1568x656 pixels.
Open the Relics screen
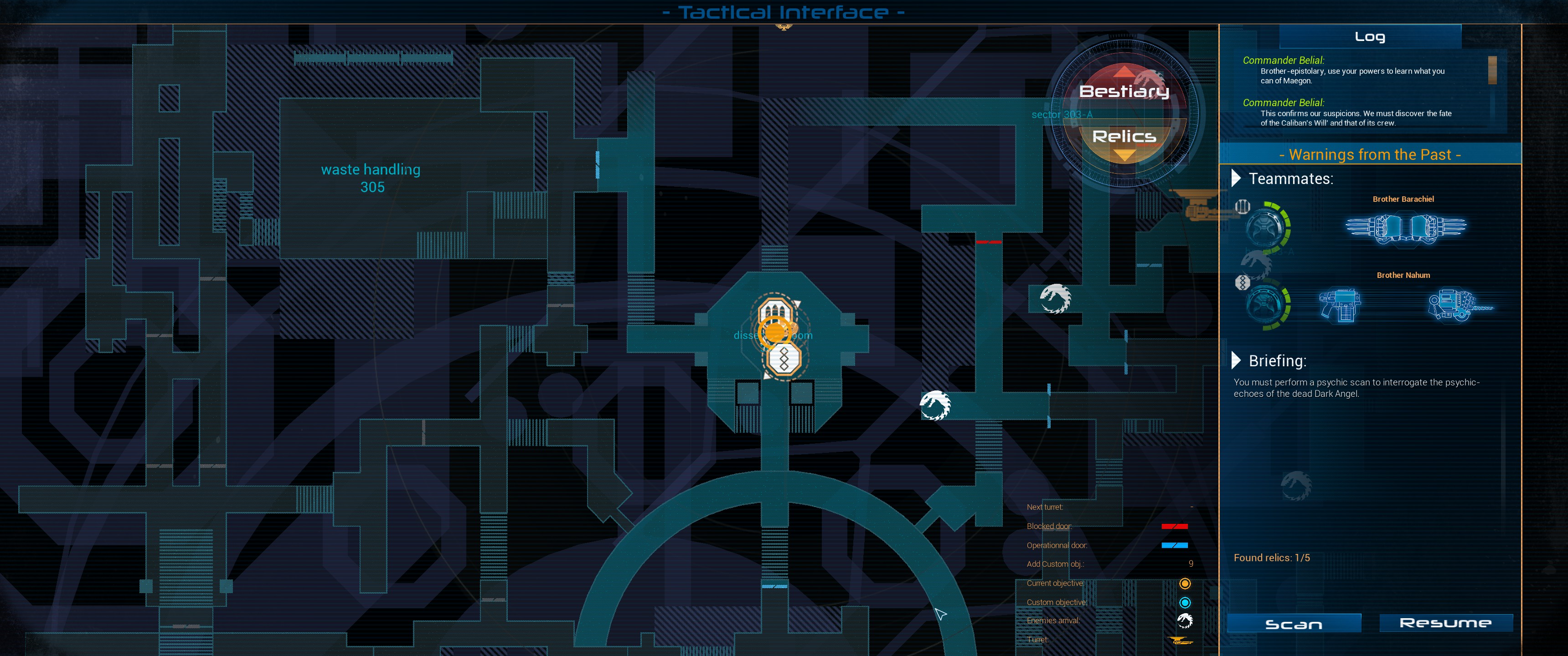point(1124,137)
